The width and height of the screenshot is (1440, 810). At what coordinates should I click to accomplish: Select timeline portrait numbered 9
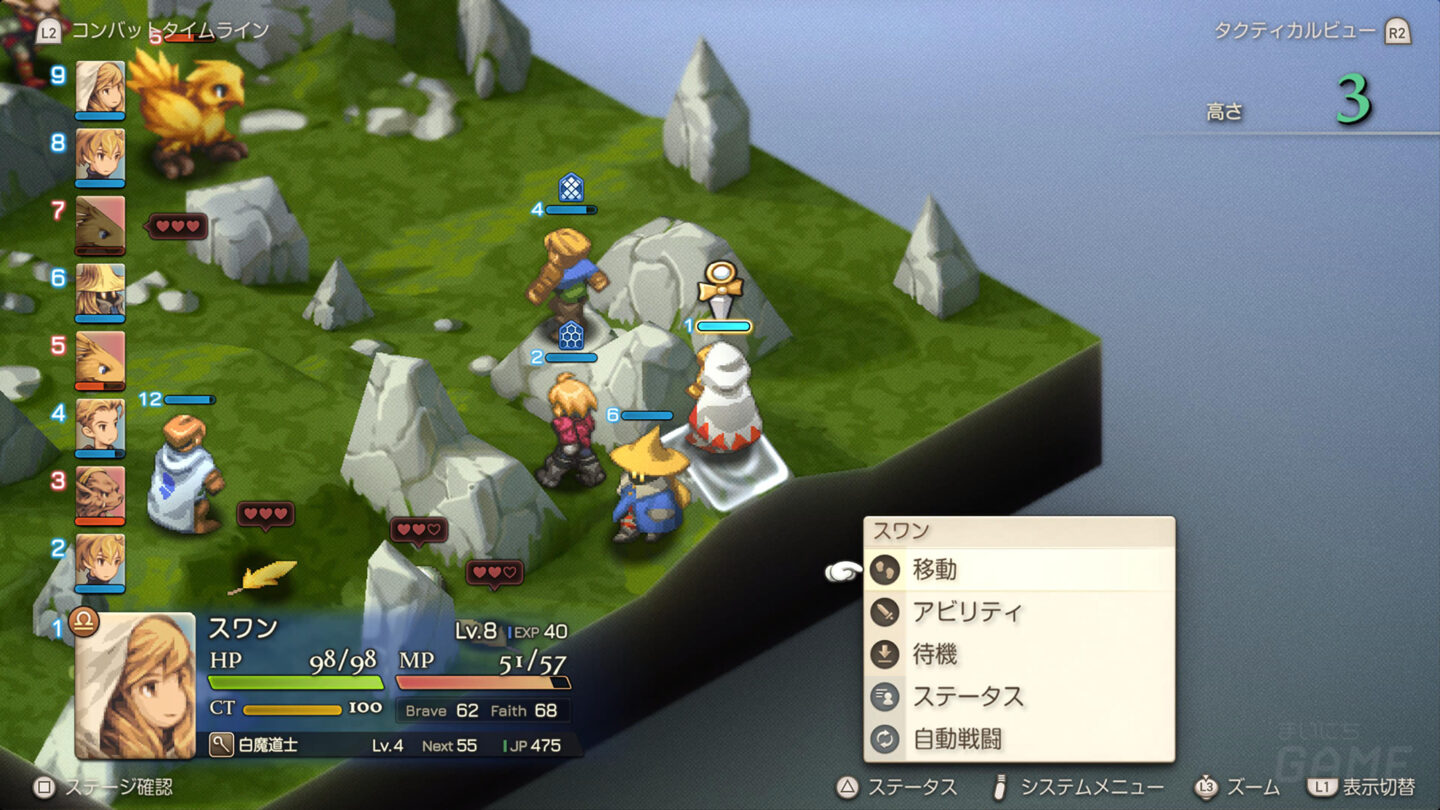(100, 87)
